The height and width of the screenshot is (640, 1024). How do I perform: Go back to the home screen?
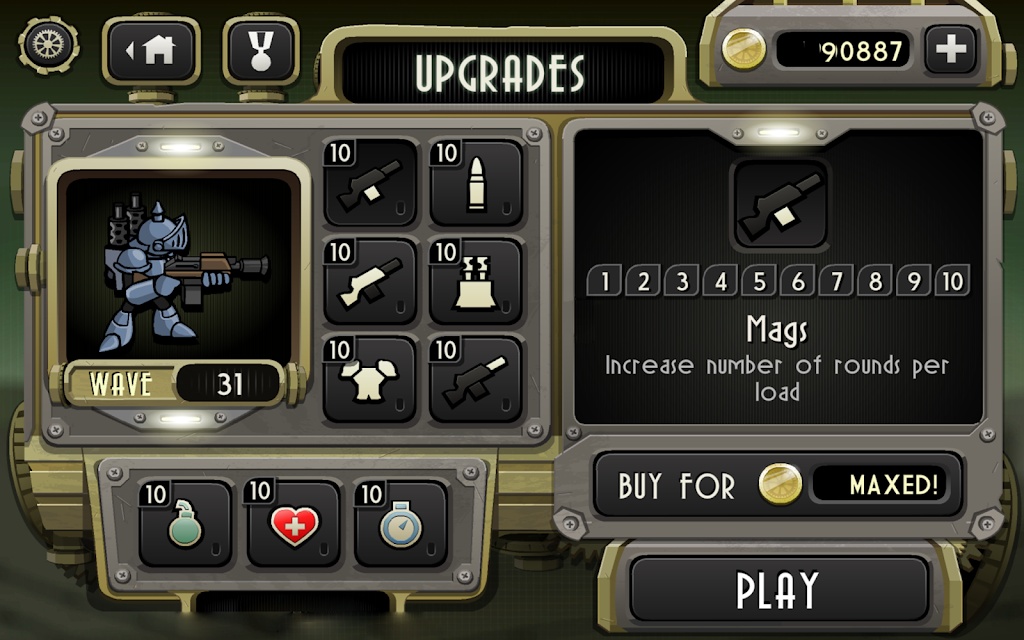(x=153, y=49)
